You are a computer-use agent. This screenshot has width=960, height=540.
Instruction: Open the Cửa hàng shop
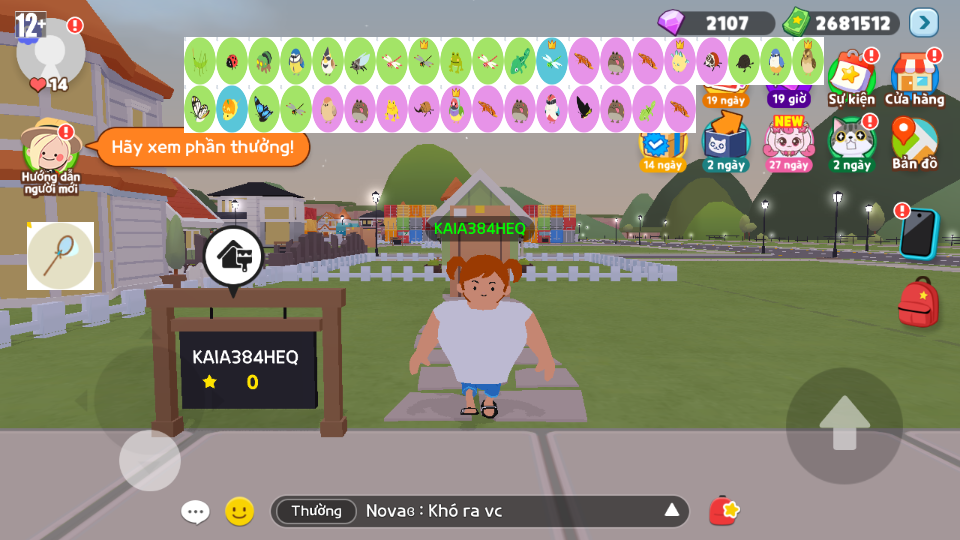click(914, 76)
